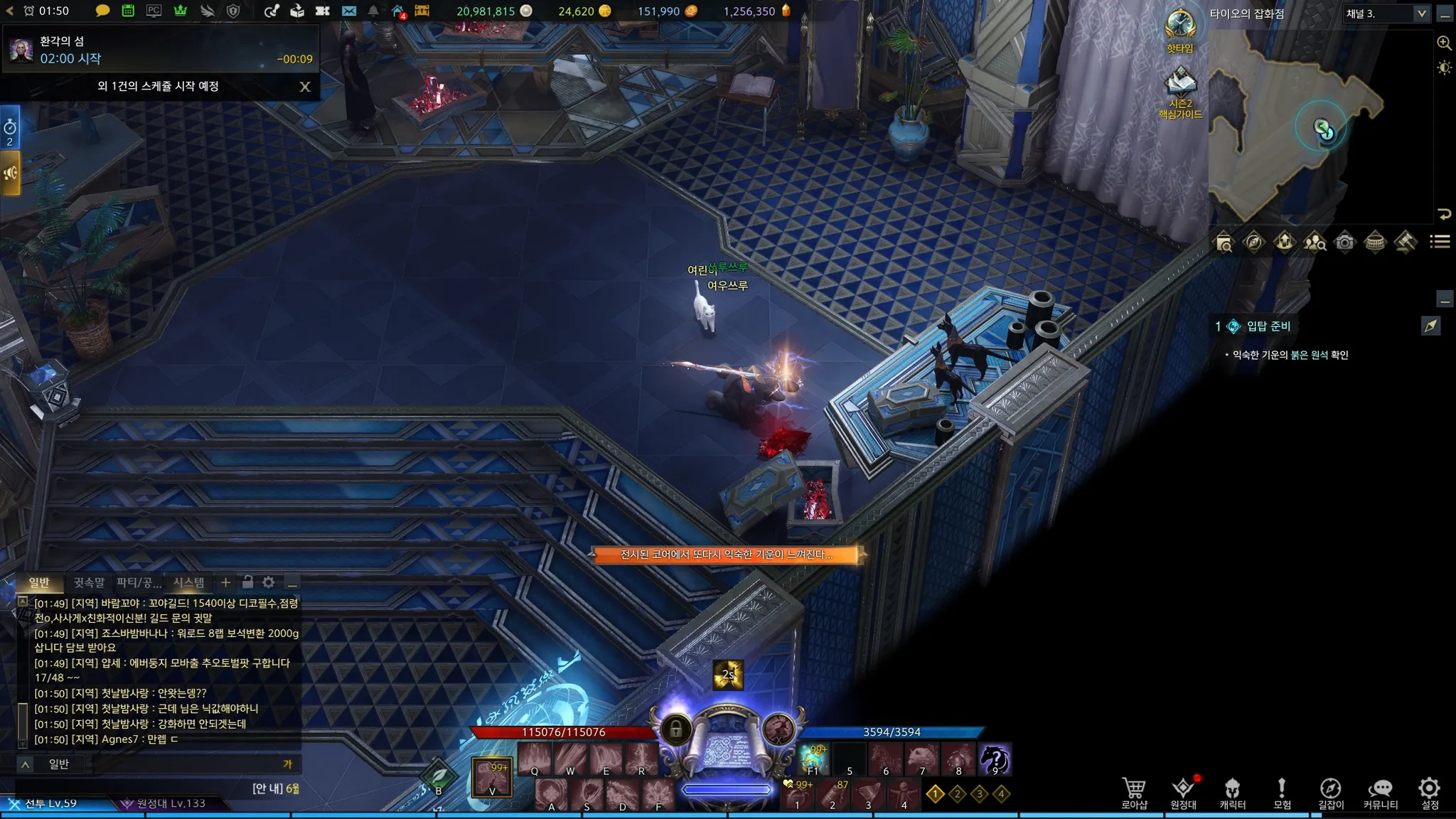The width and height of the screenshot is (1456, 819).
Task: Select the 일반 chat tab
Action: [x=39, y=583]
